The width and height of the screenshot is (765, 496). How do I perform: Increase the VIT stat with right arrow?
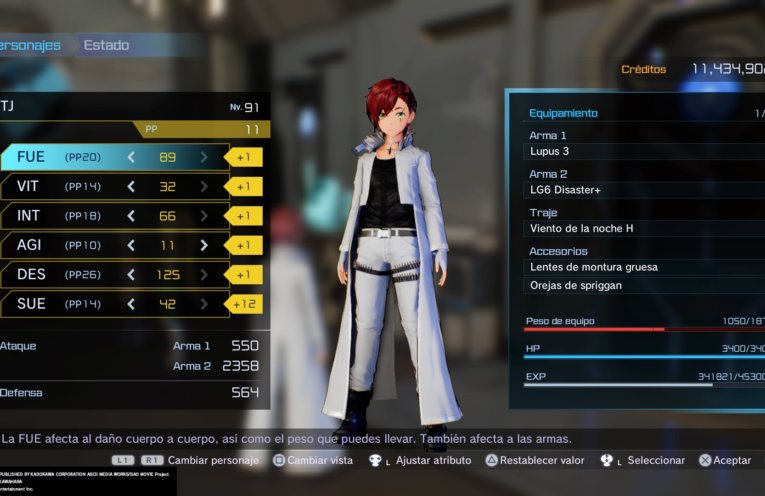point(204,186)
